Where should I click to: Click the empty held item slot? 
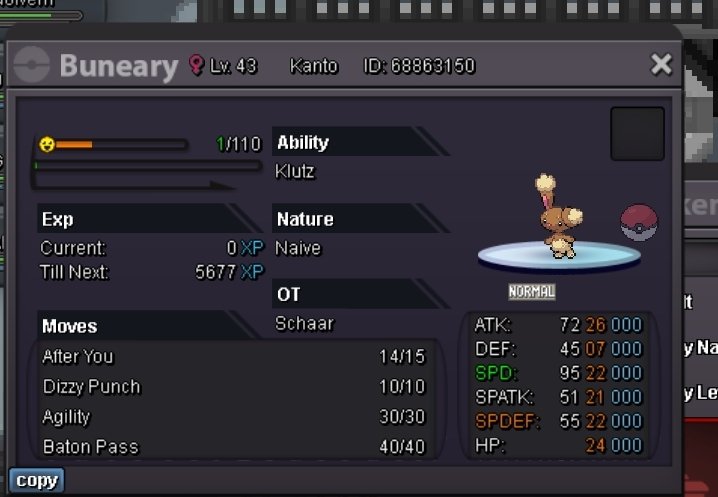[x=637, y=134]
